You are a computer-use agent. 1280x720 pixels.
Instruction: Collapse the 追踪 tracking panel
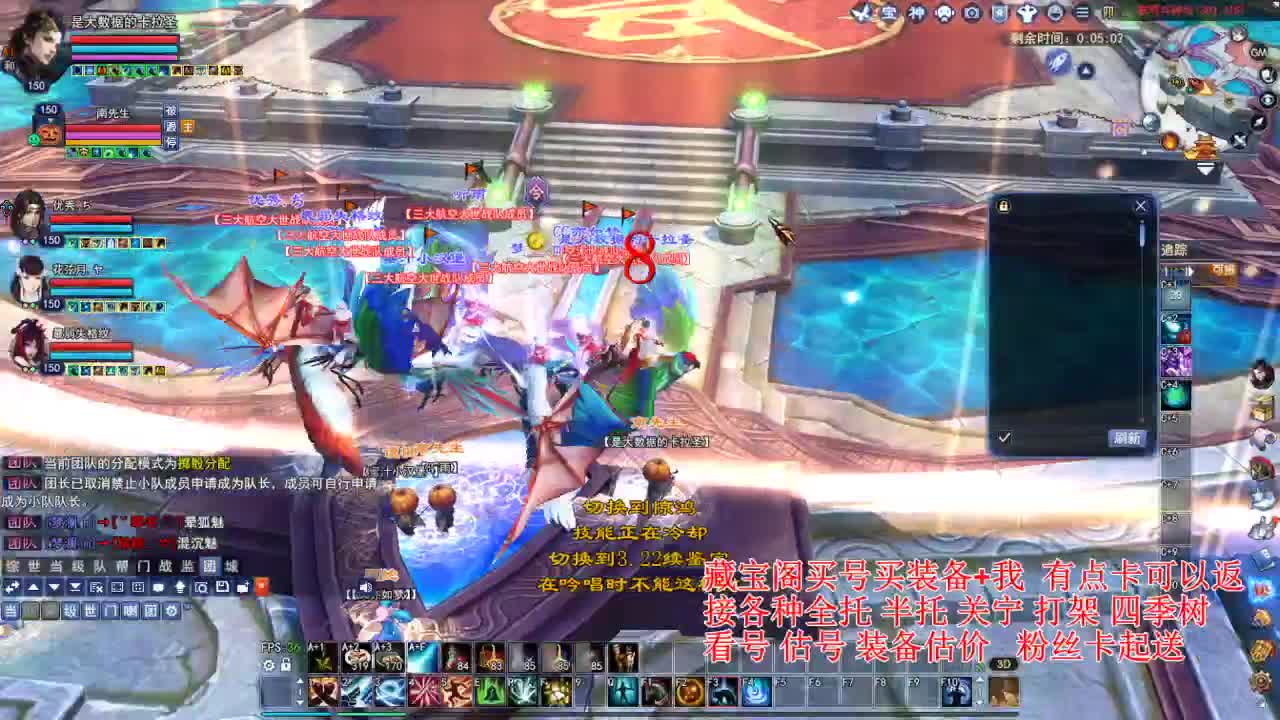(x=1174, y=250)
